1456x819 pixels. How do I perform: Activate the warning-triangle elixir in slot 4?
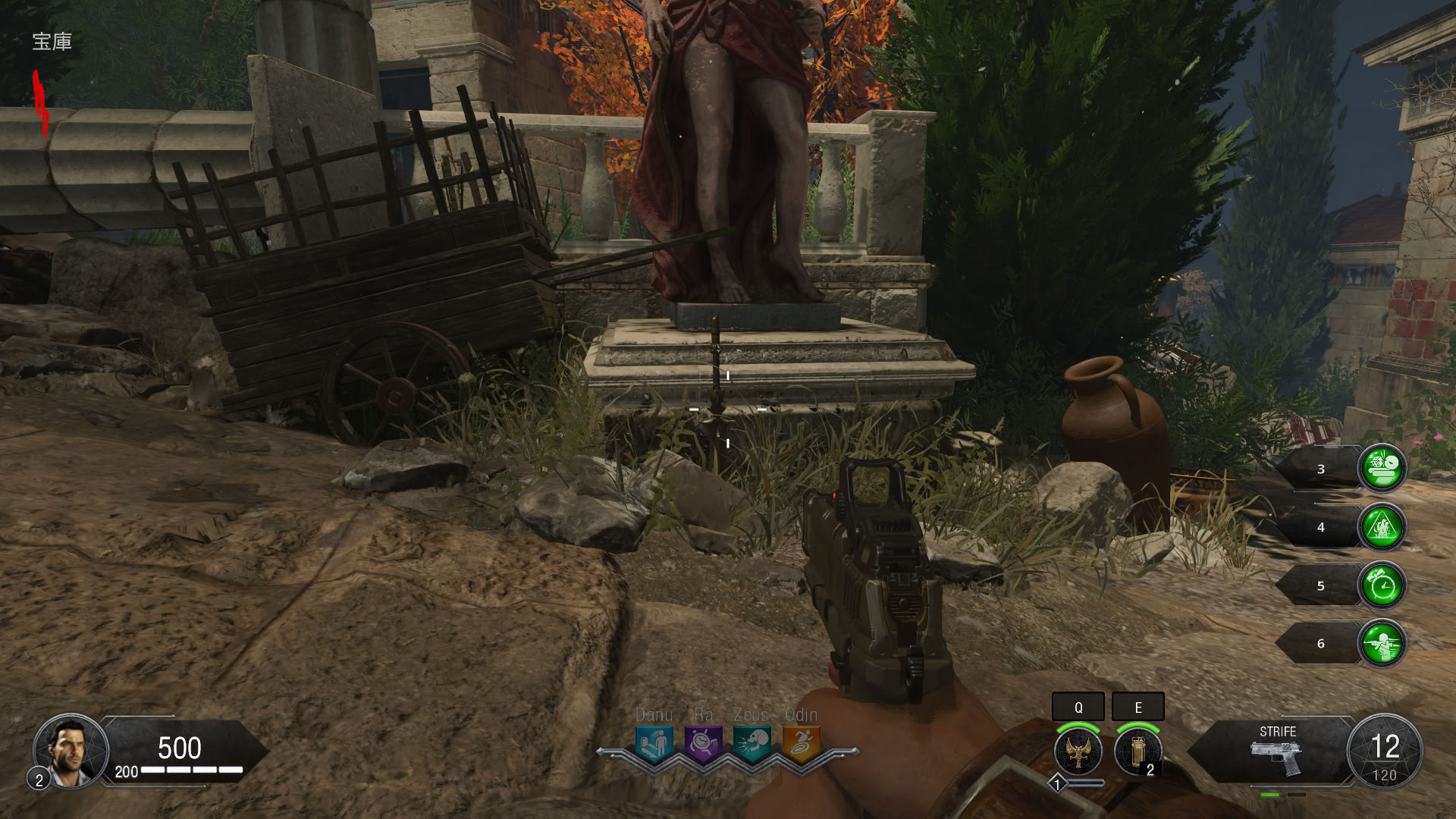[1382, 526]
